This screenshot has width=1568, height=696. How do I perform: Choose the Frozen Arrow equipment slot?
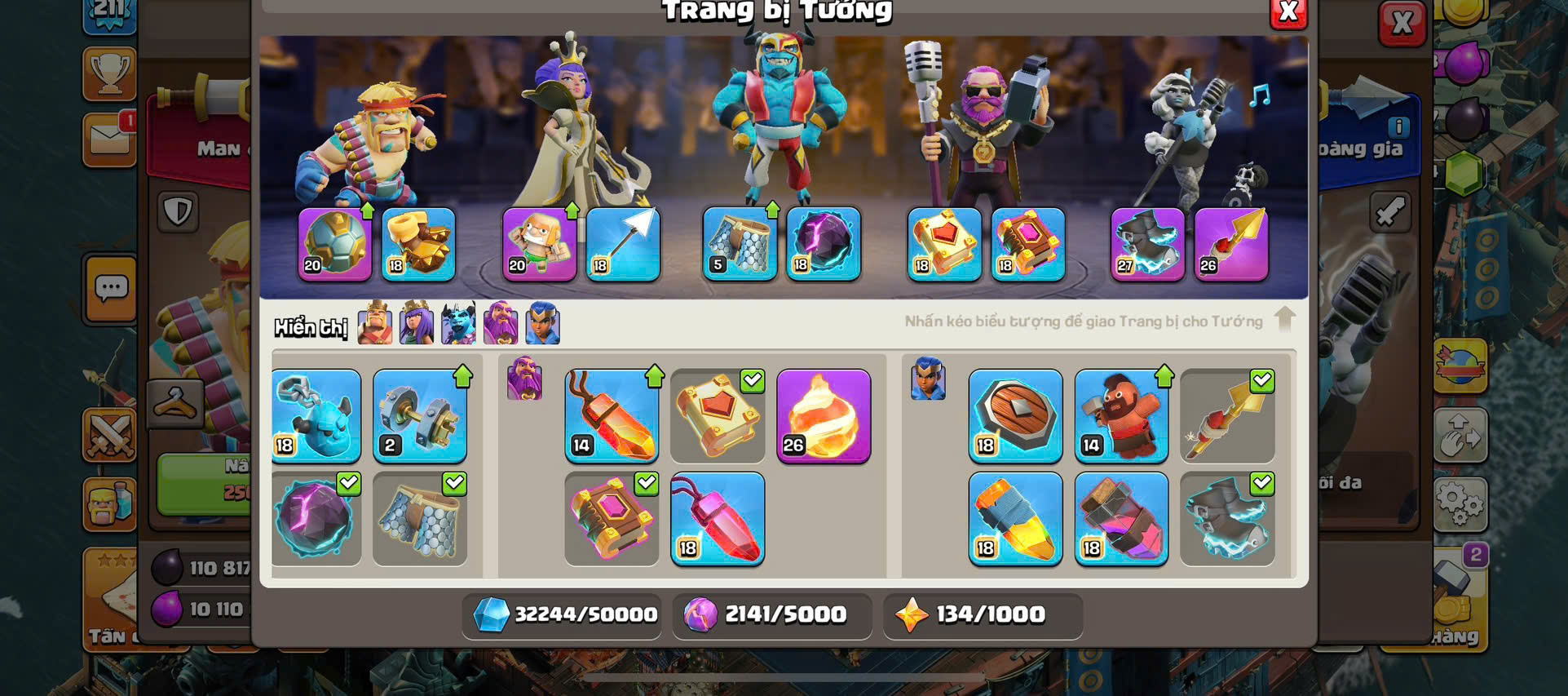click(623, 244)
